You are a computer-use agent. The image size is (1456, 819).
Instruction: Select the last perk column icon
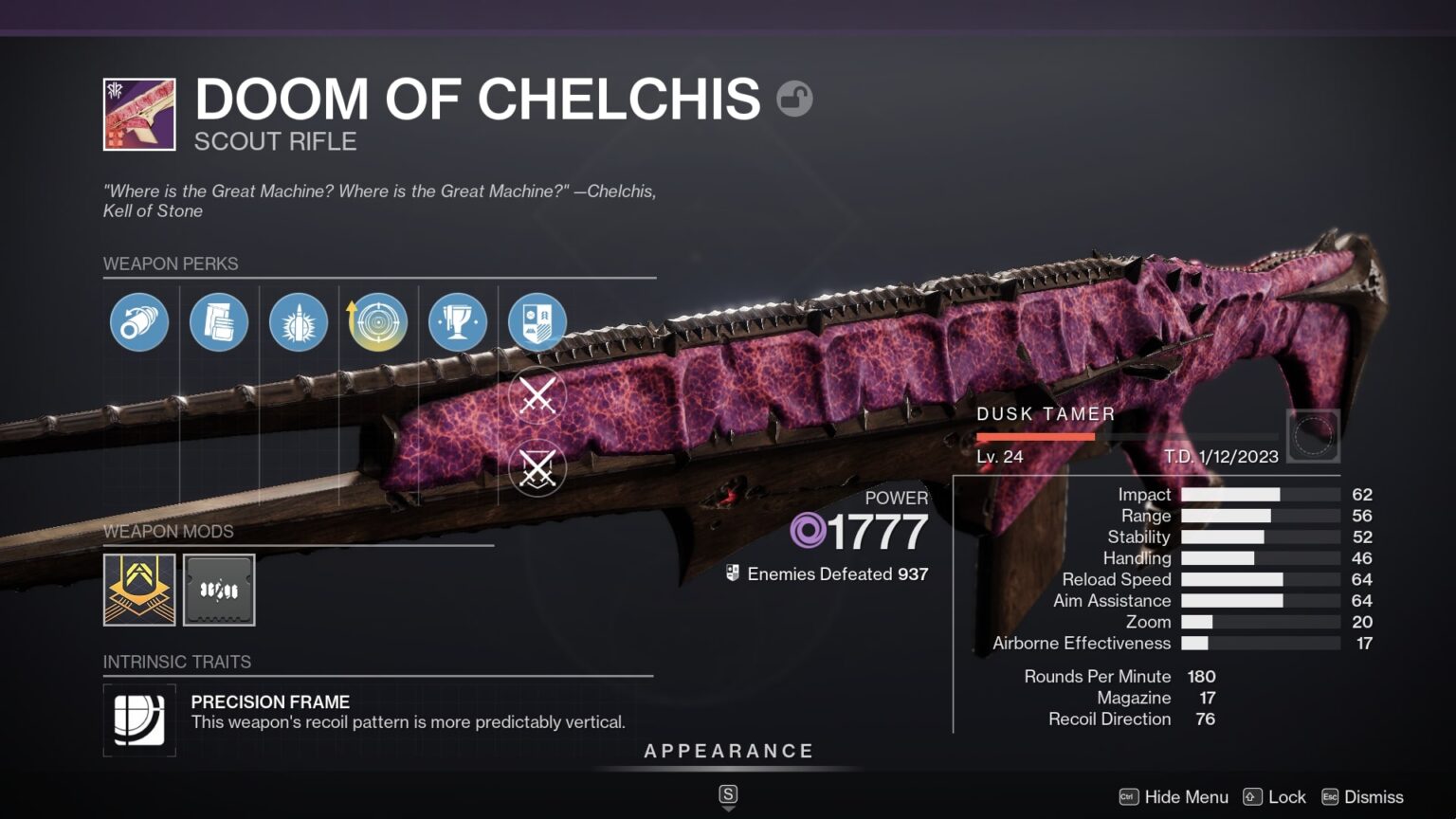point(537,321)
